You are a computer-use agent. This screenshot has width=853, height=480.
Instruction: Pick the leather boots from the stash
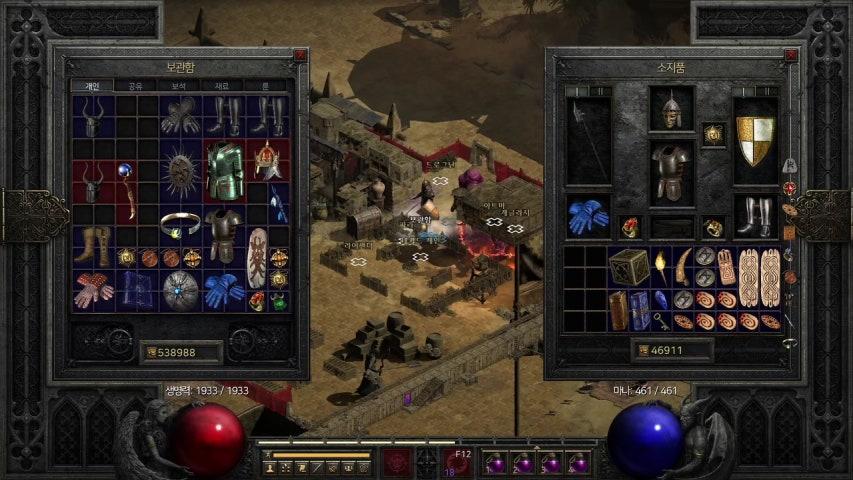coord(93,246)
